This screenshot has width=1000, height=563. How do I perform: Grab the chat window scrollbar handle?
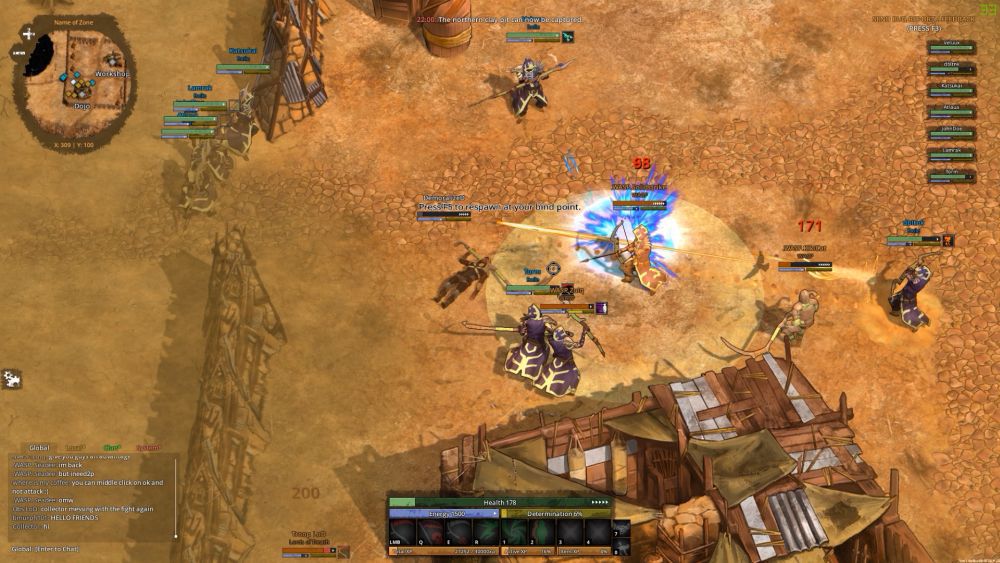point(176,535)
